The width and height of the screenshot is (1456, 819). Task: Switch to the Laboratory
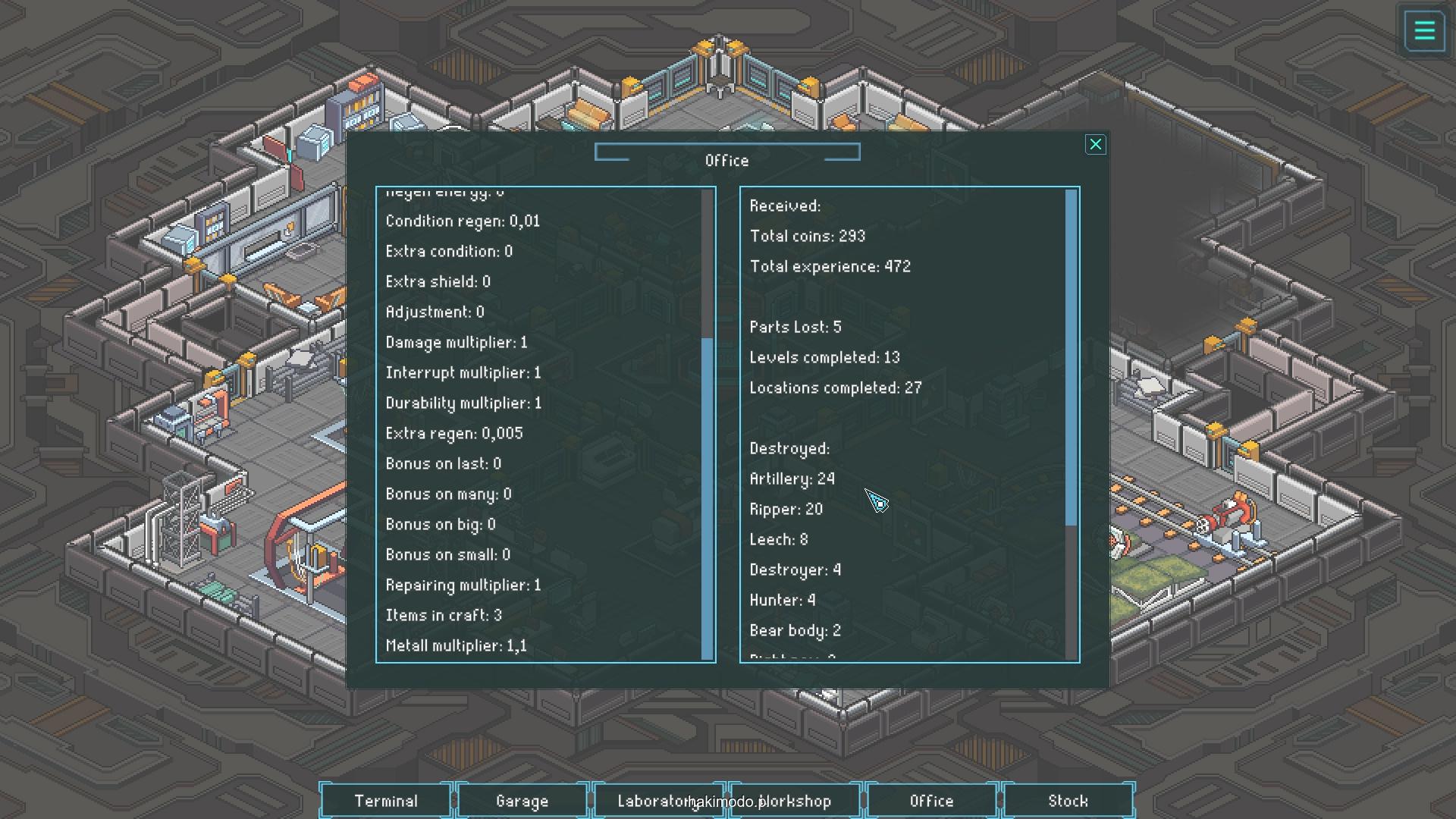[x=652, y=801]
